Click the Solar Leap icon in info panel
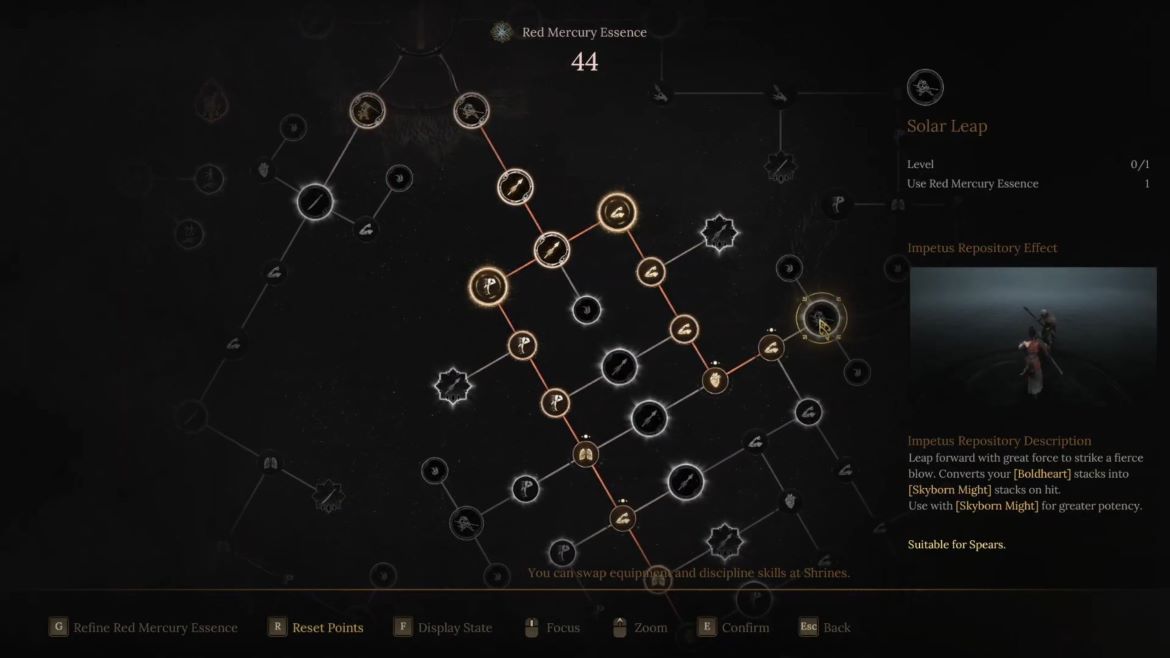The image size is (1170, 658). coord(925,88)
